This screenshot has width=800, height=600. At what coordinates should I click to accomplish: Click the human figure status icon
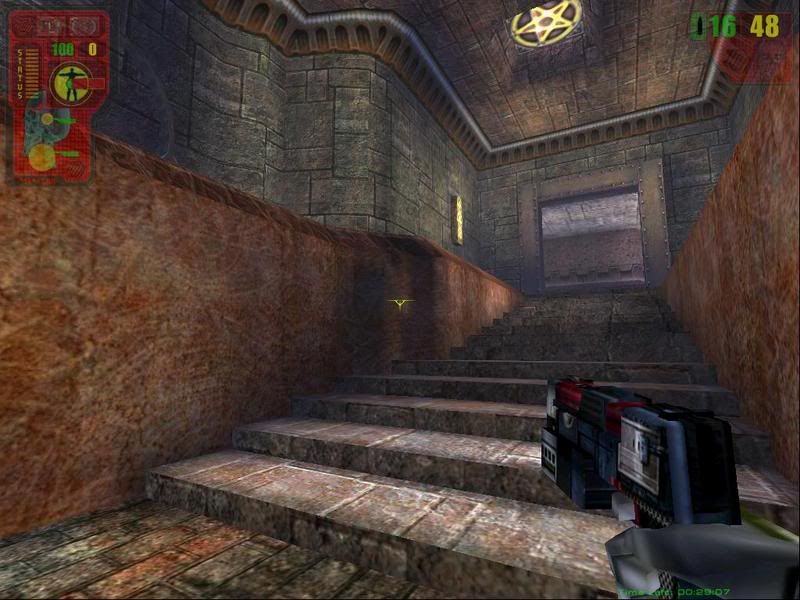tap(72, 84)
